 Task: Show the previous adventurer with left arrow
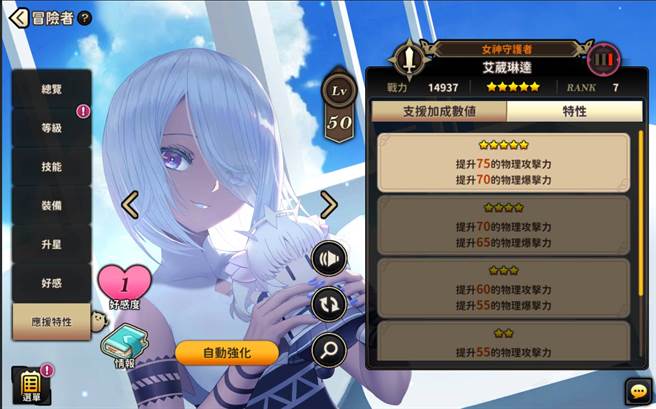[x=129, y=205]
